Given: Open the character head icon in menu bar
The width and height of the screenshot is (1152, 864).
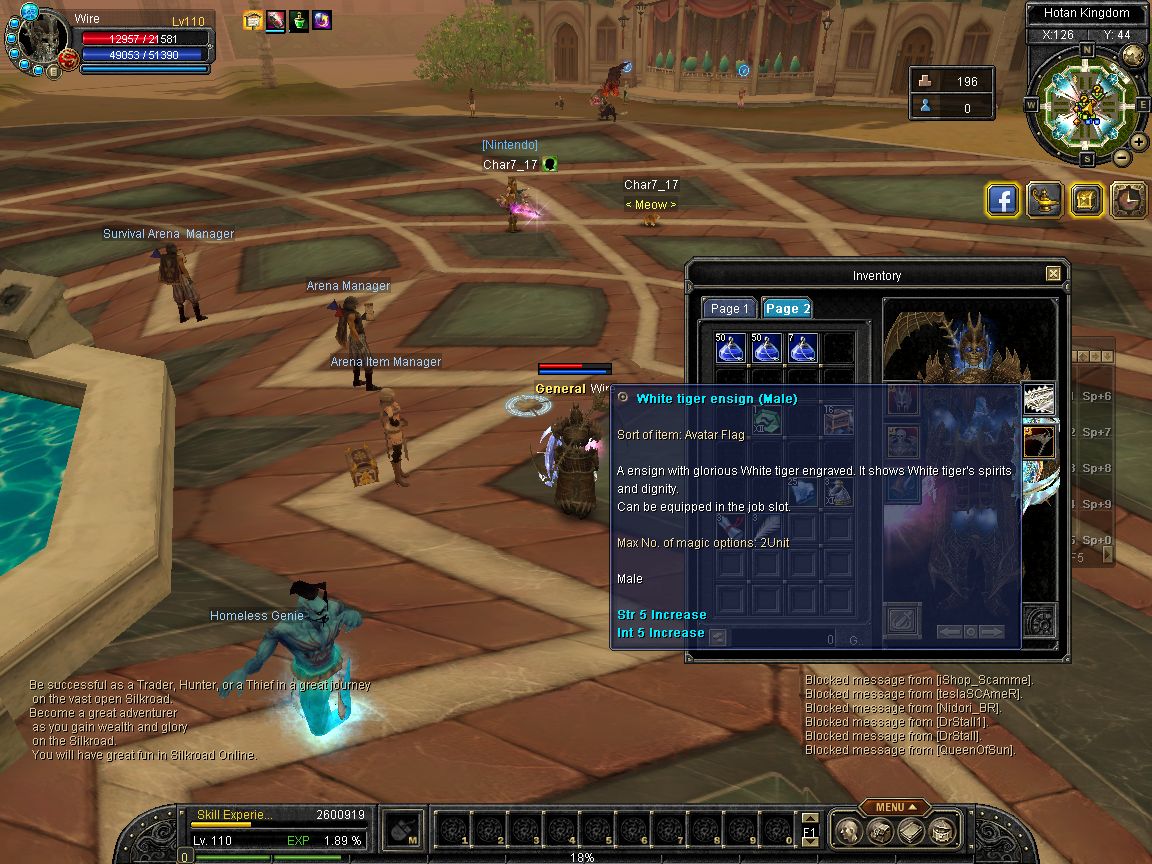Looking at the screenshot, I should click(x=848, y=830).
